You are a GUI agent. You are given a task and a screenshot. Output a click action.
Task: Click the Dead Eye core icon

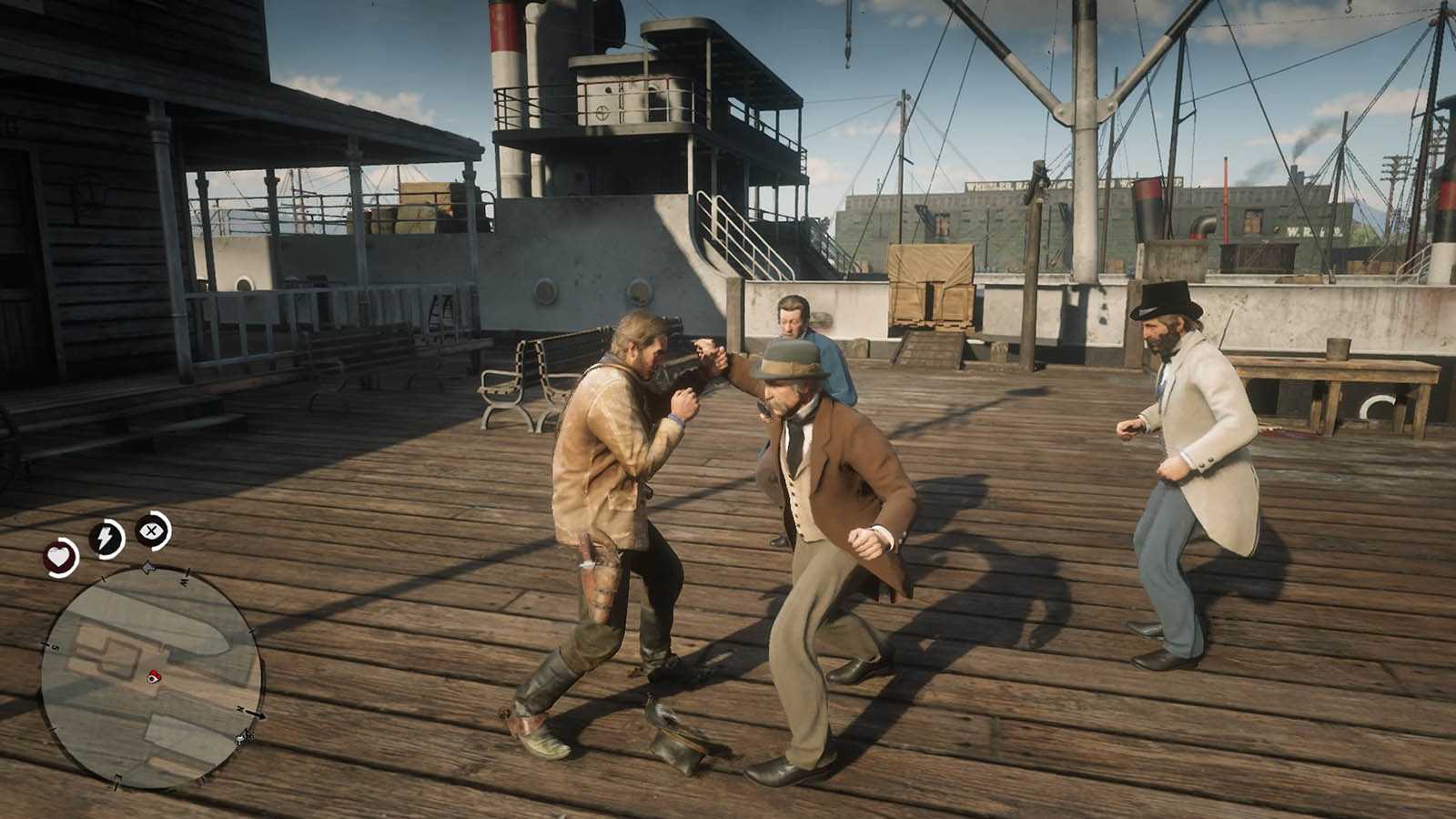click(152, 529)
